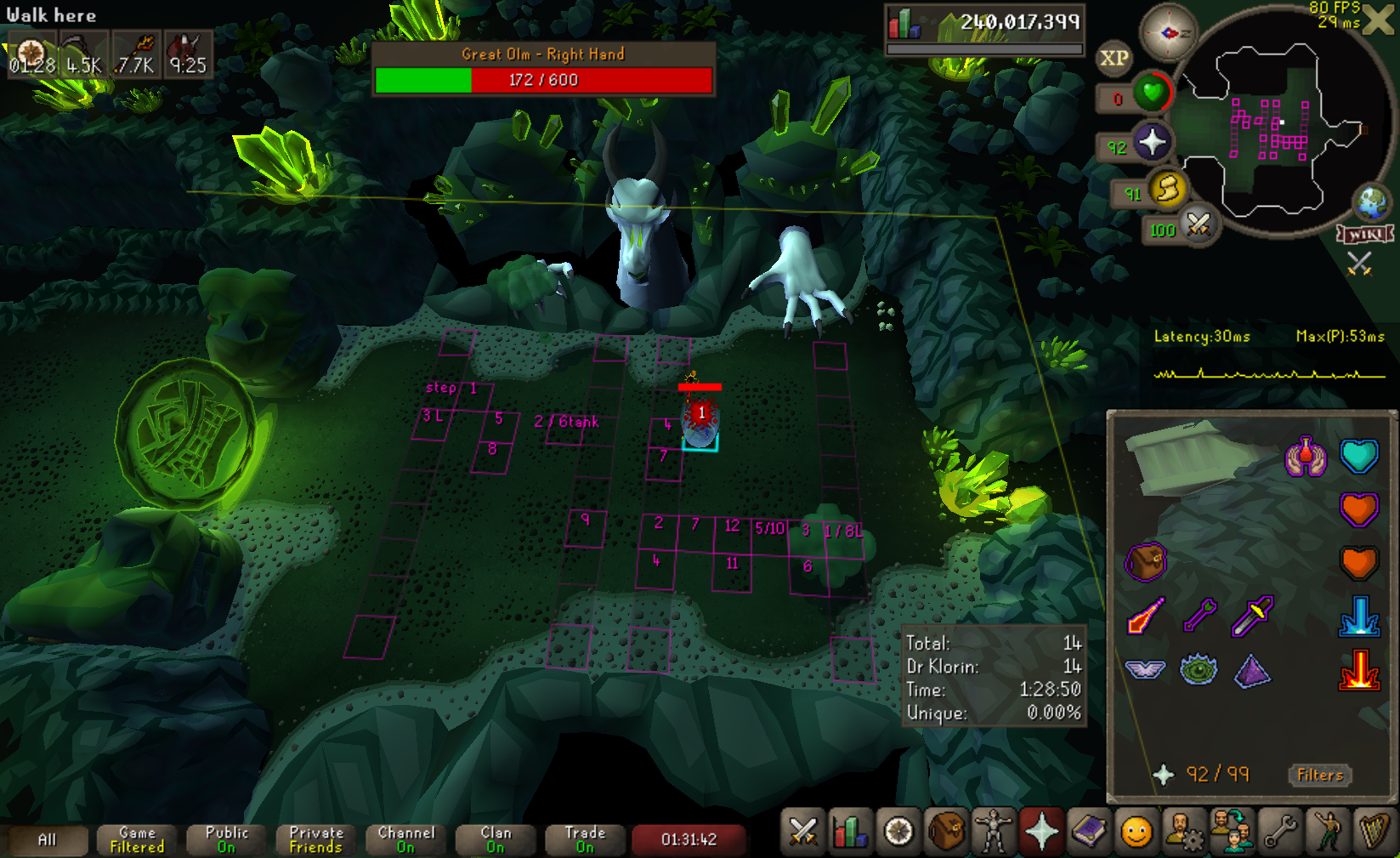Open the wrench Settings tab

pos(1279,832)
